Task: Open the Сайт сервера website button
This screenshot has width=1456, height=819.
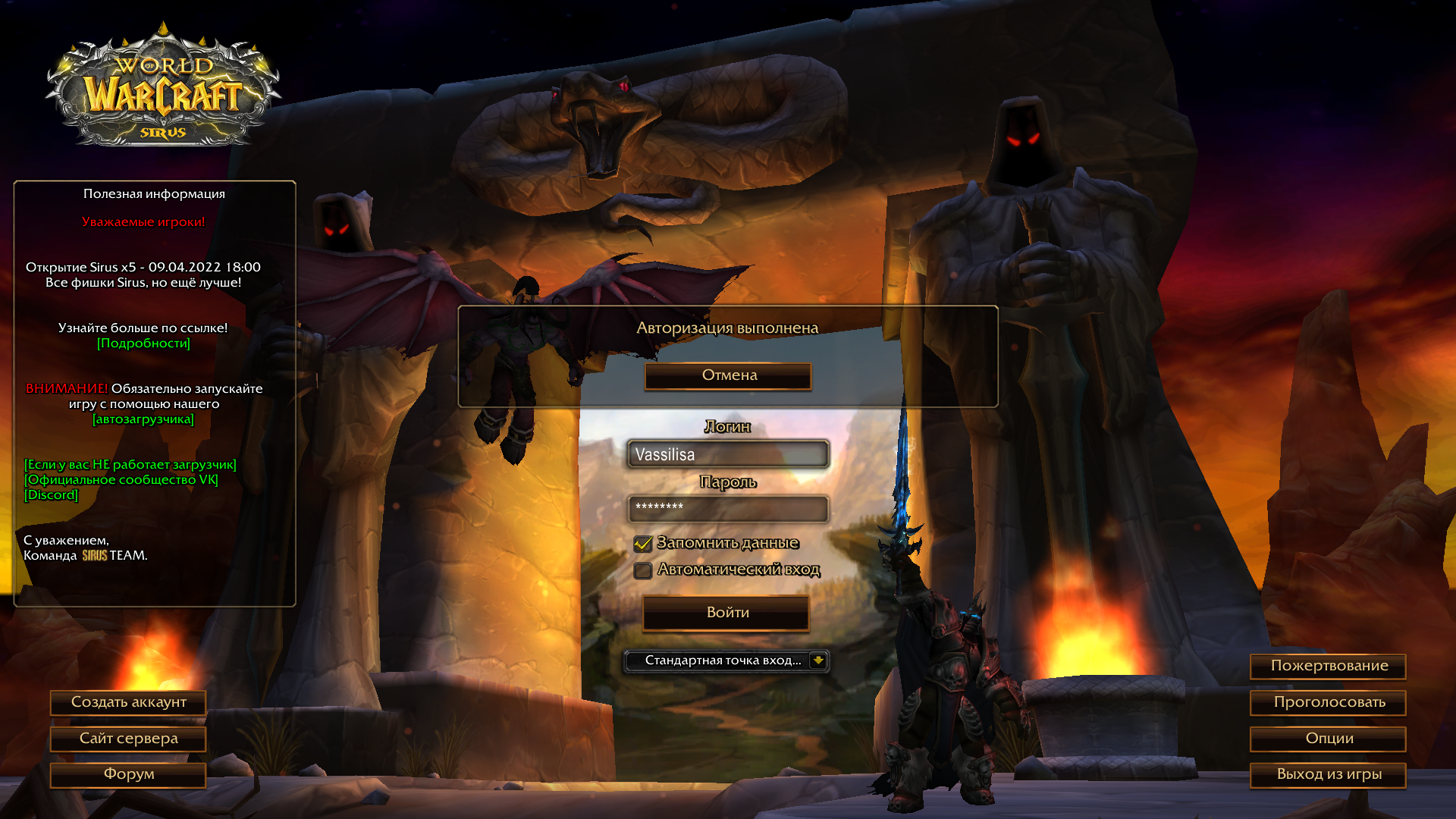Action: click(x=128, y=739)
